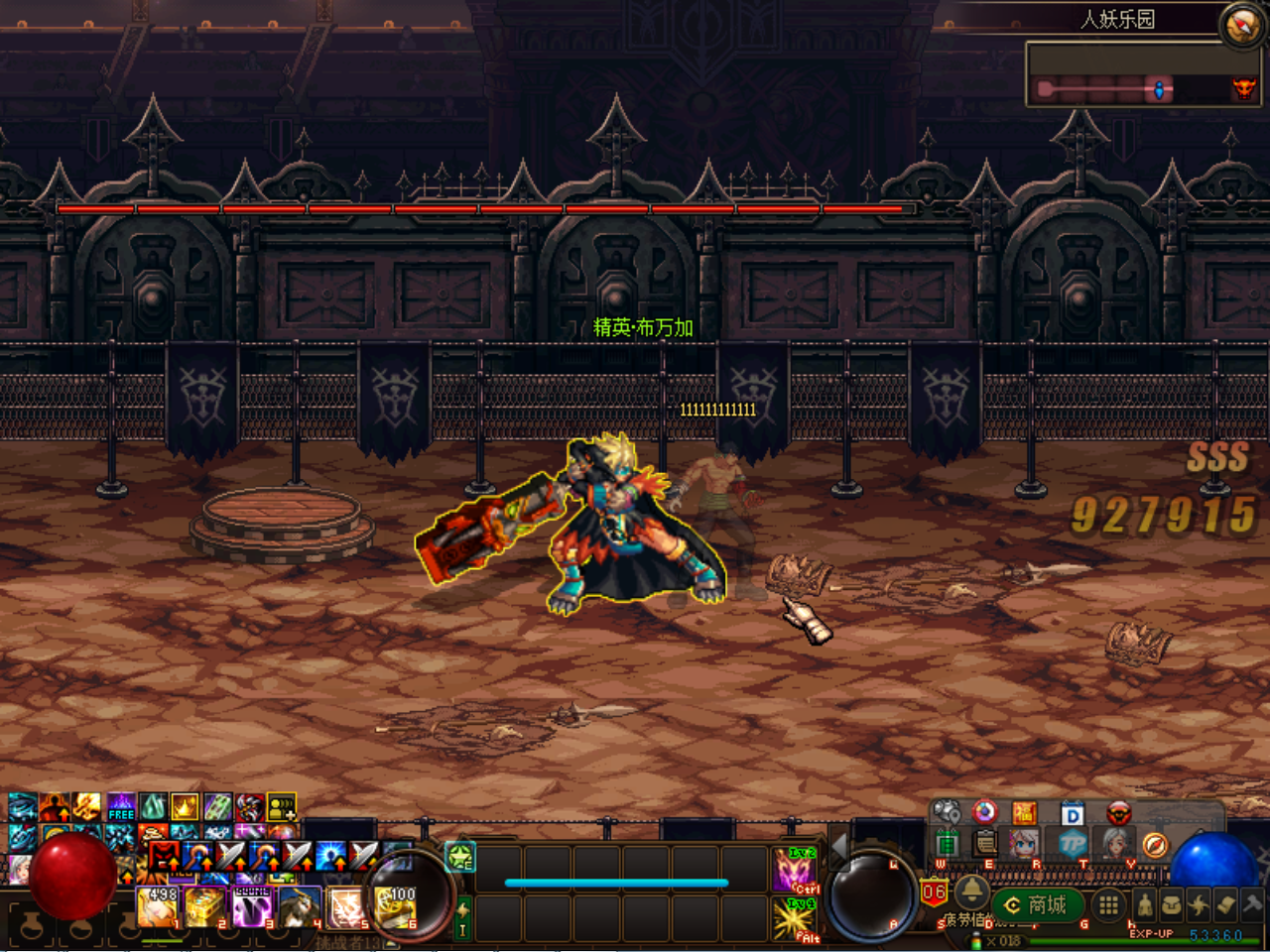Select the character statue icon in the menu row
Viewport: 1270px width, 952px height.
(x=1145, y=904)
